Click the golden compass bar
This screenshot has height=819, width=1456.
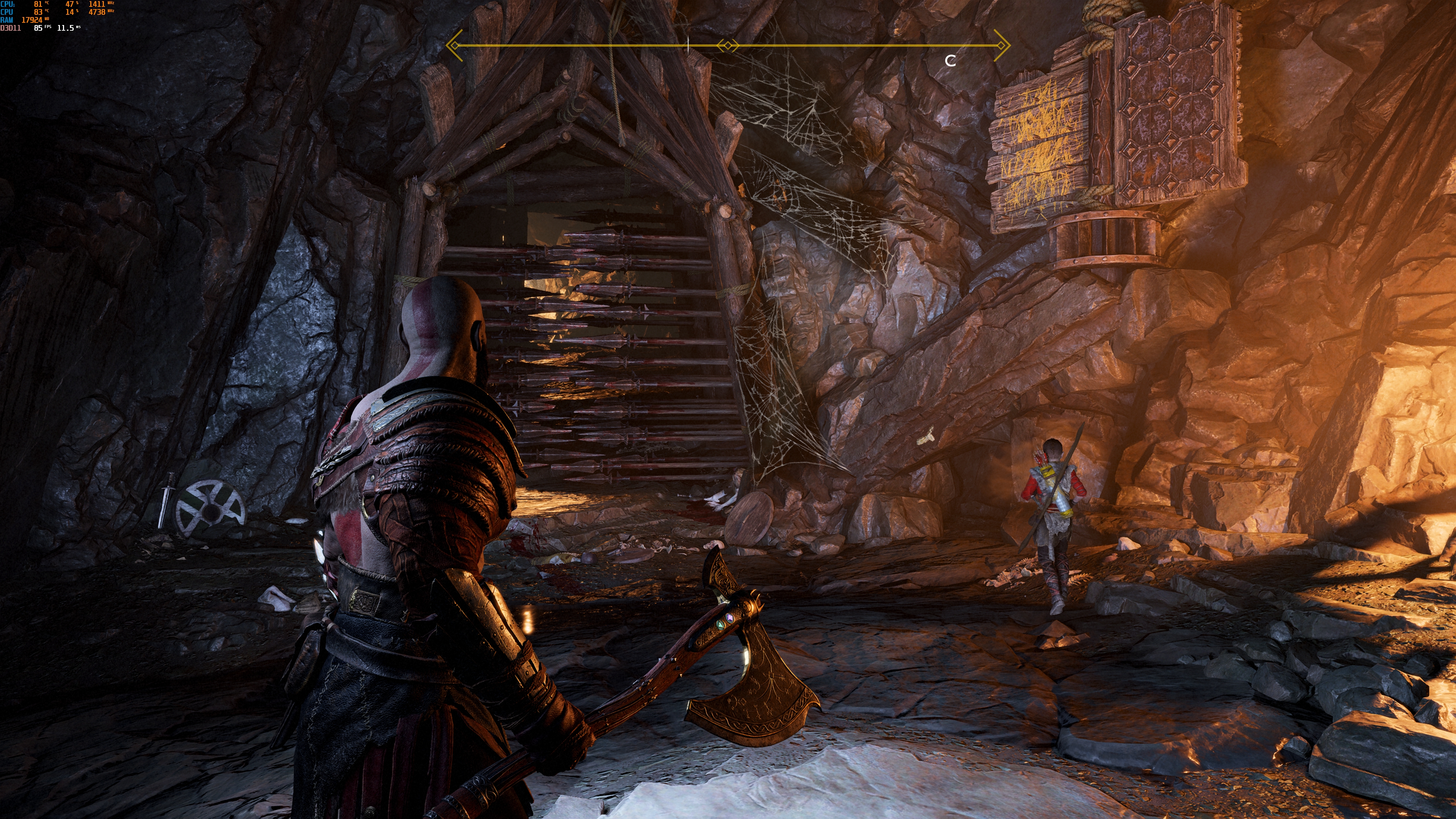click(728, 45)
